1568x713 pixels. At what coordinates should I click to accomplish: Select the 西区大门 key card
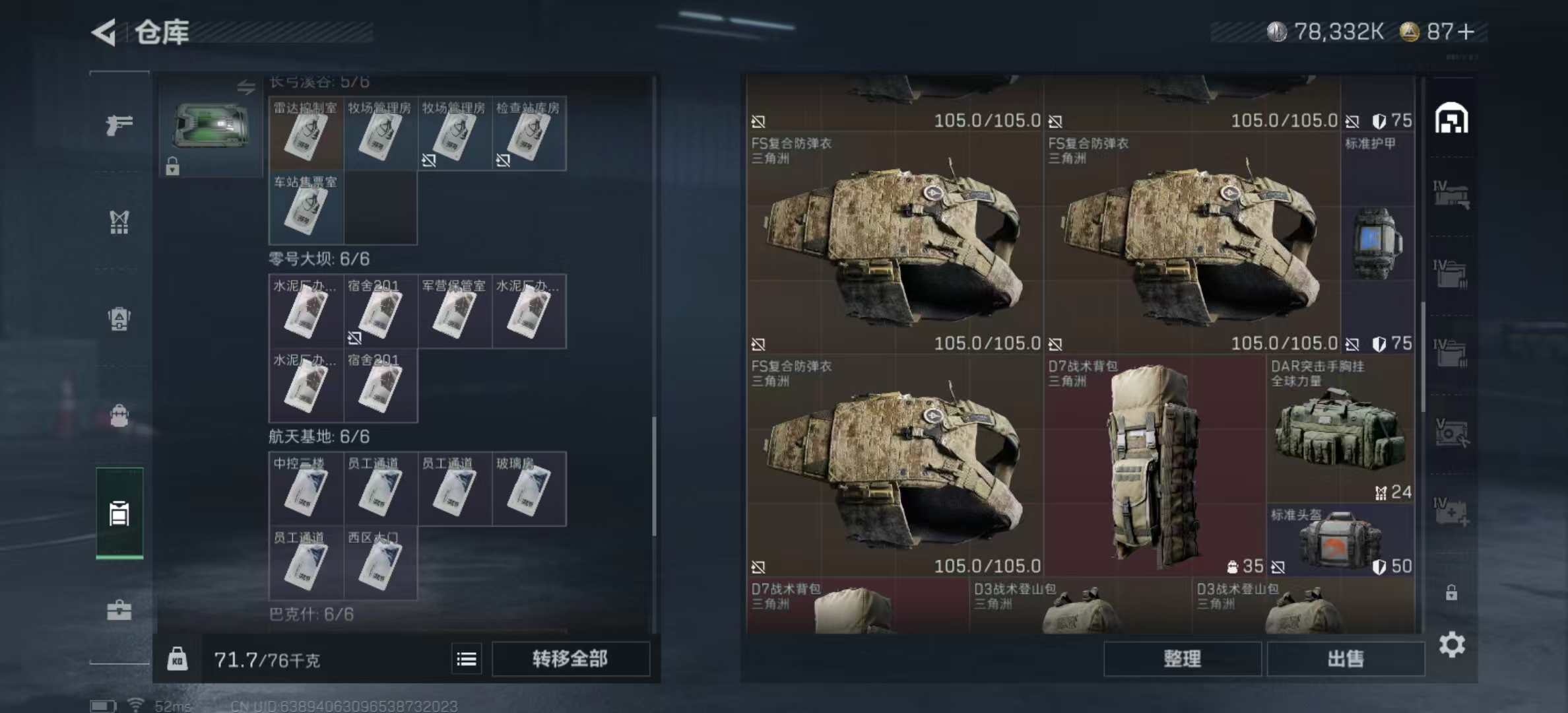point(380,563)
